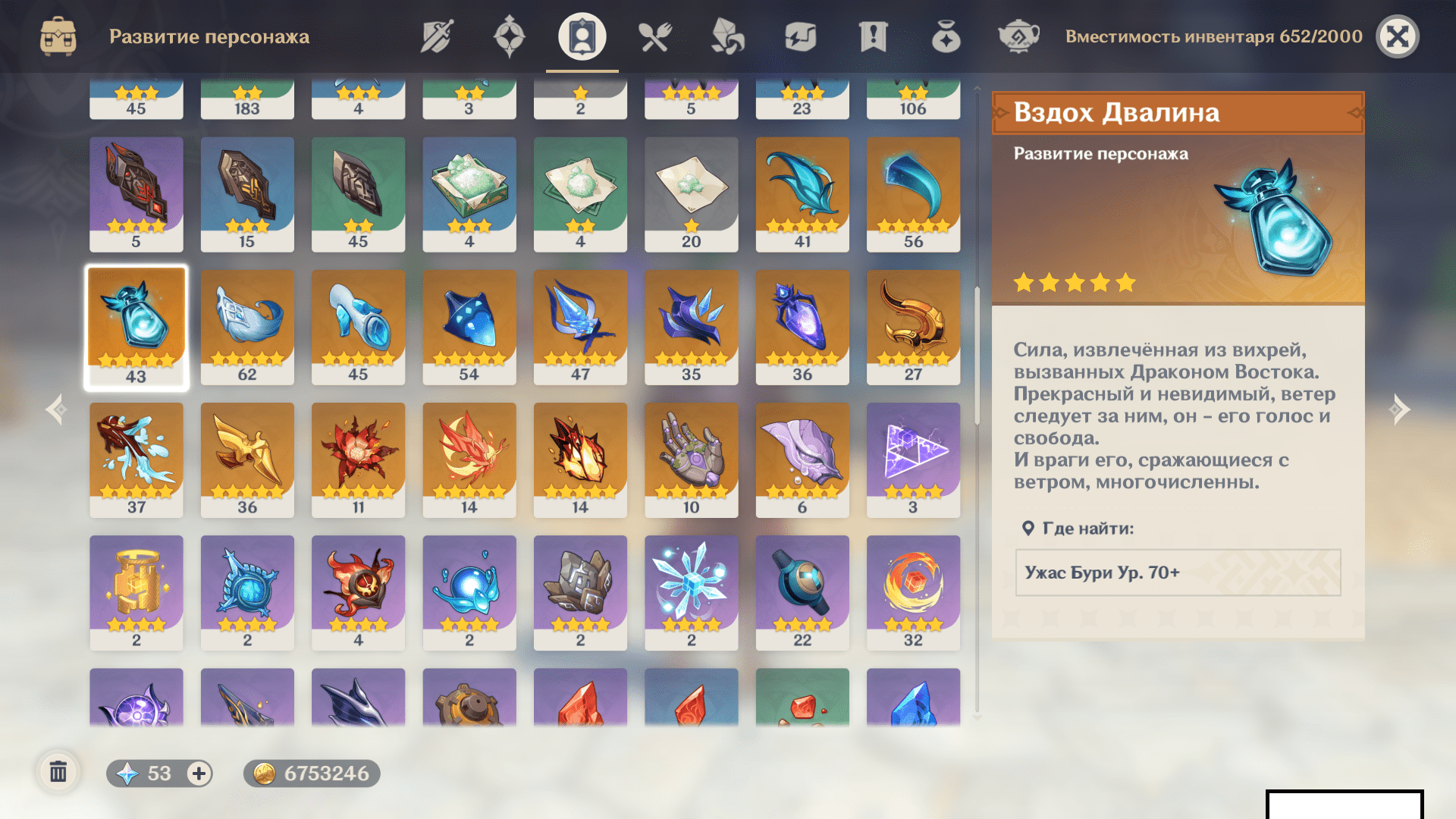Add more Primogems with plus button
The height and width of the screenshot is (819, 1456).
(199, 773)
